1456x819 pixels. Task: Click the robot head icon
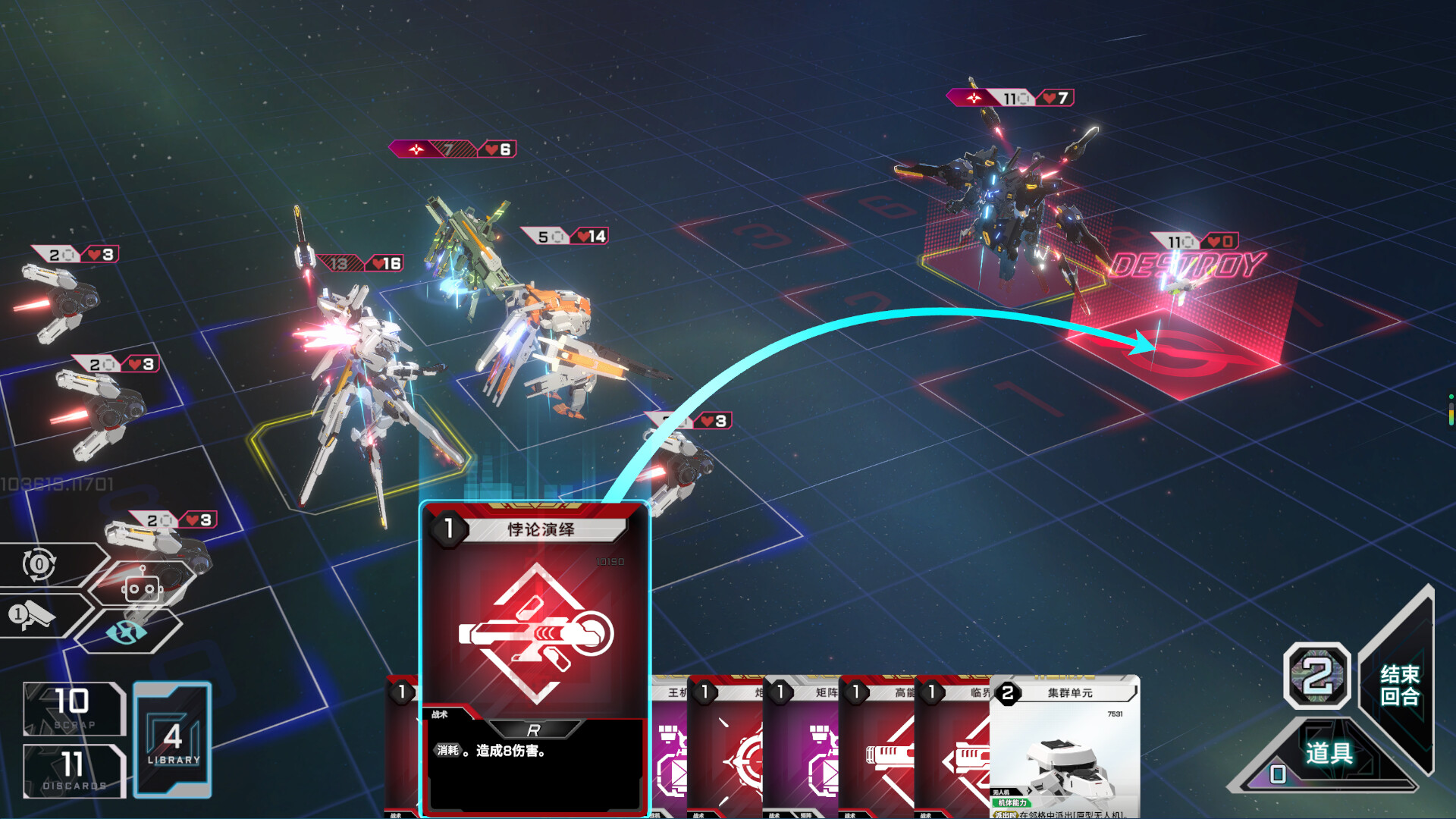(142, 588)
